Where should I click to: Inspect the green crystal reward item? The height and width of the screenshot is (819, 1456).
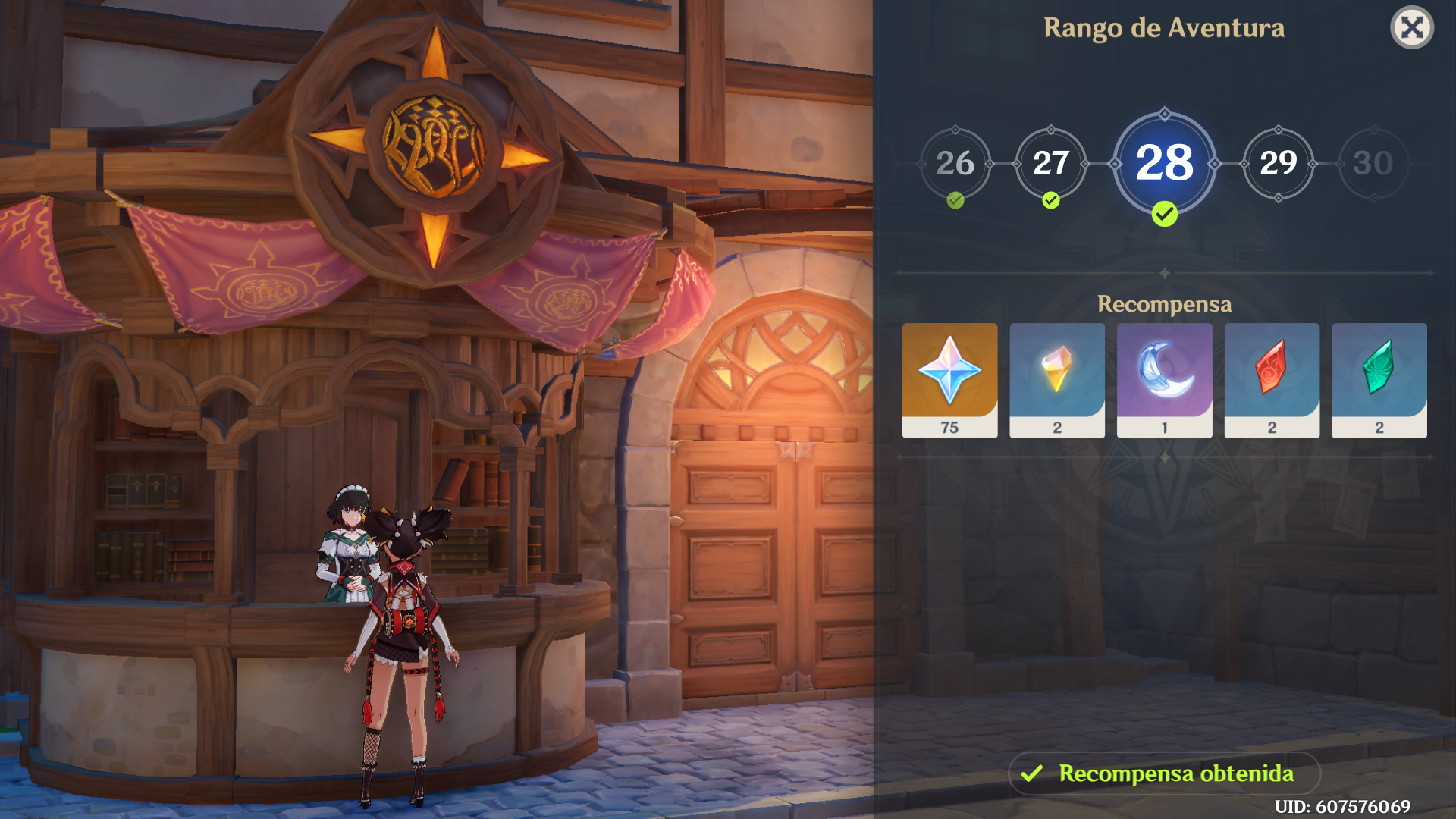click(x=1379, y=380)
